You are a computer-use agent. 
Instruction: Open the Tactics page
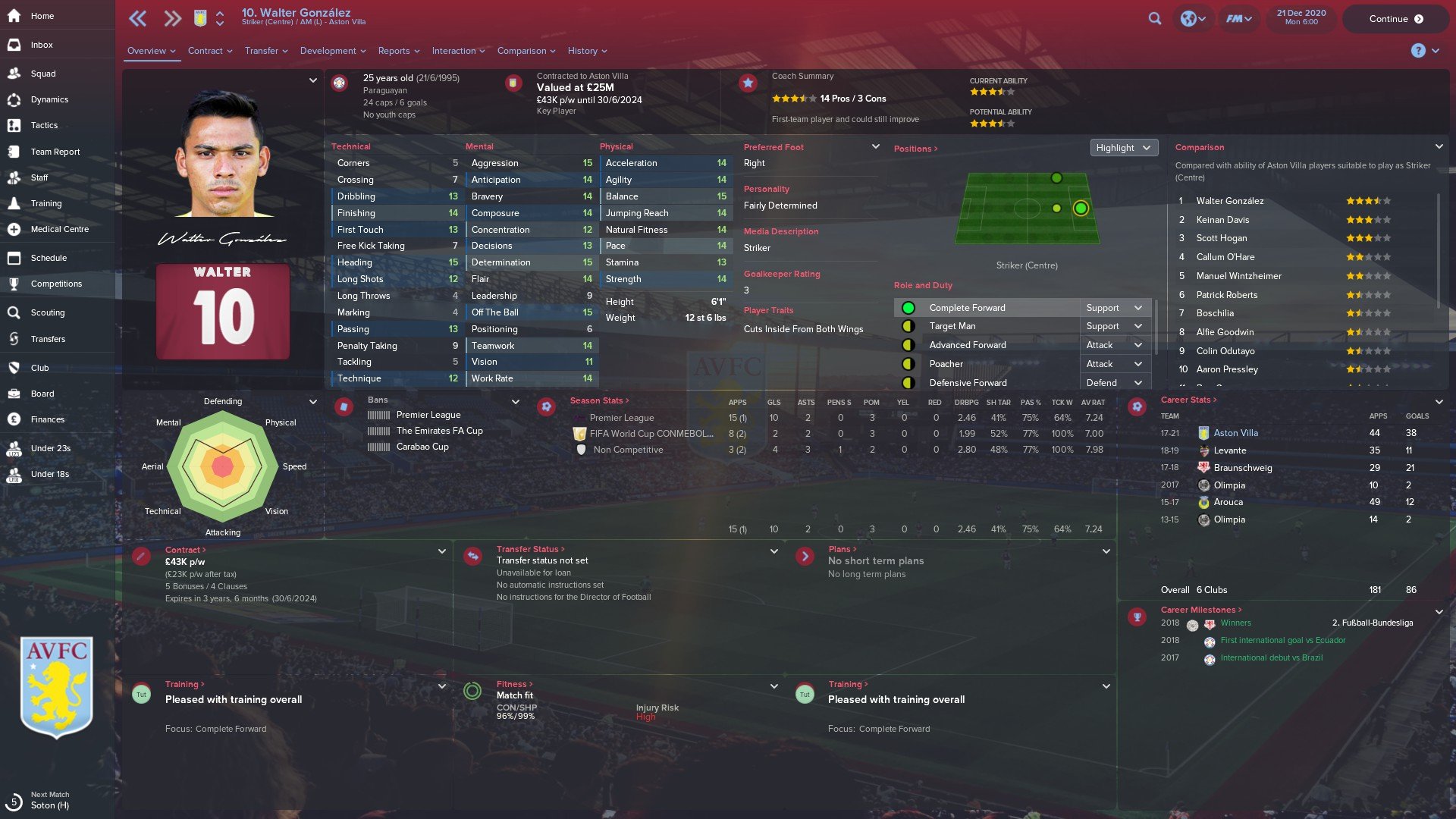[x=44, y=125]
